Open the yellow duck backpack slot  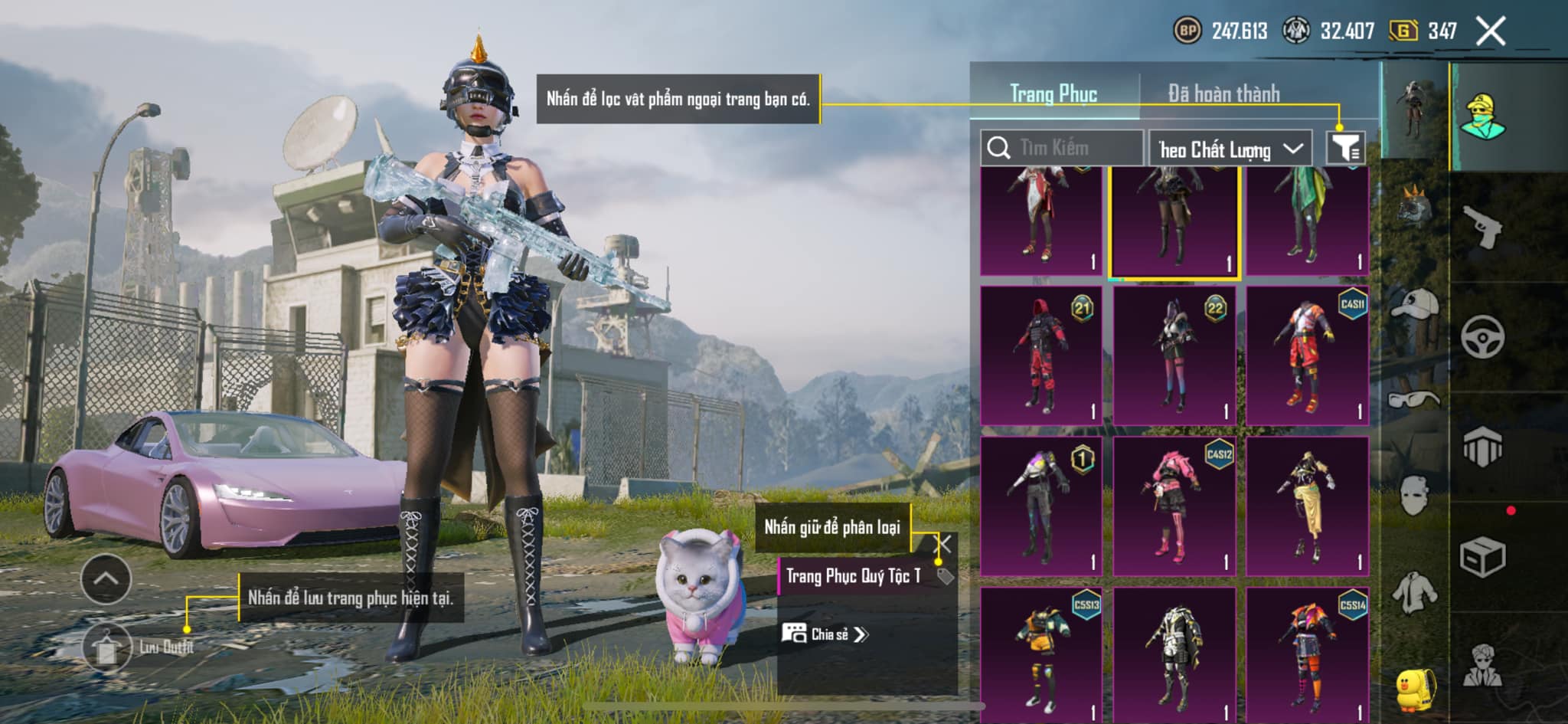pos(1416,689)
